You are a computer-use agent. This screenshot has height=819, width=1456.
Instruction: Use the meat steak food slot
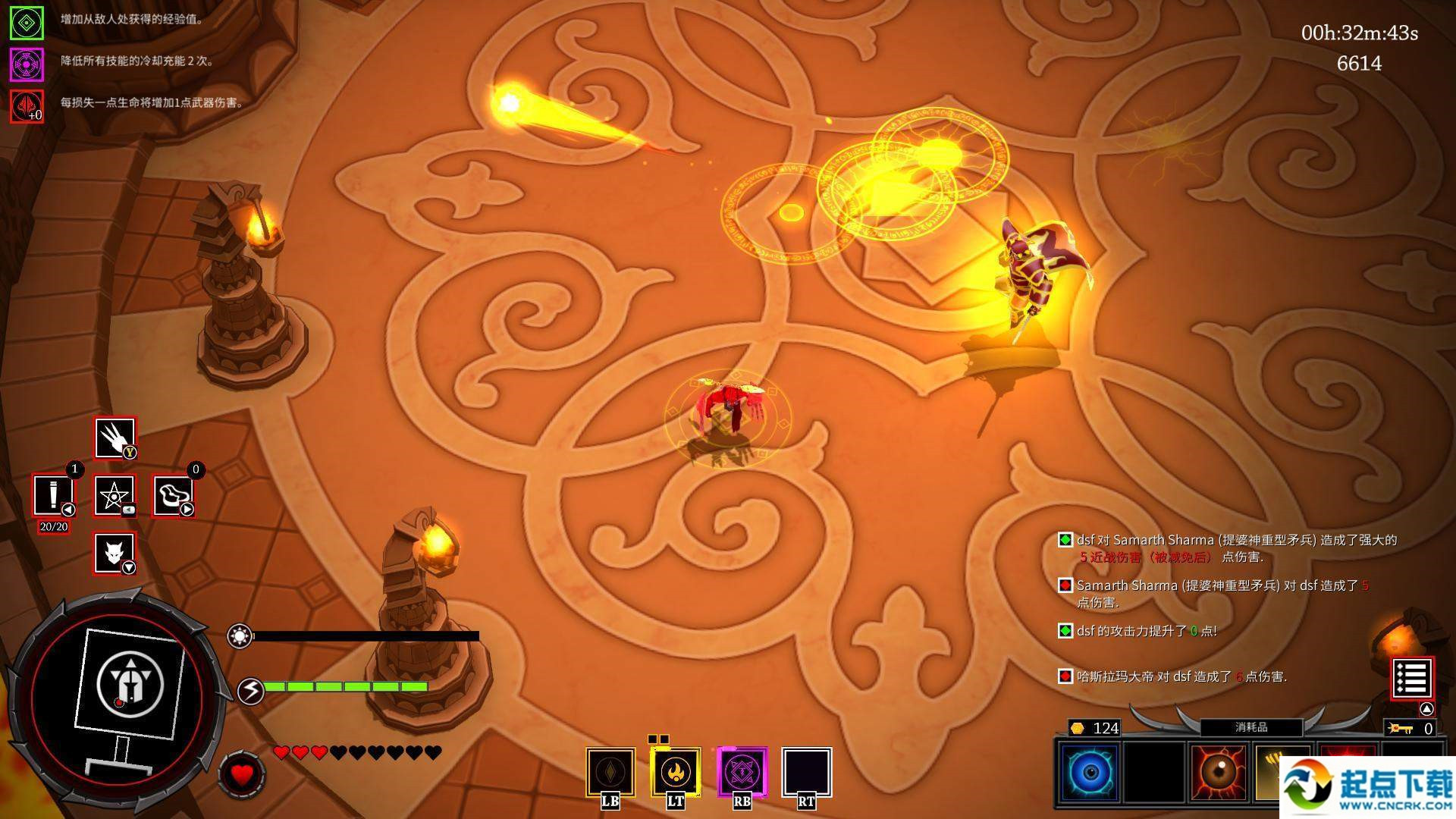tap(174, 495)
